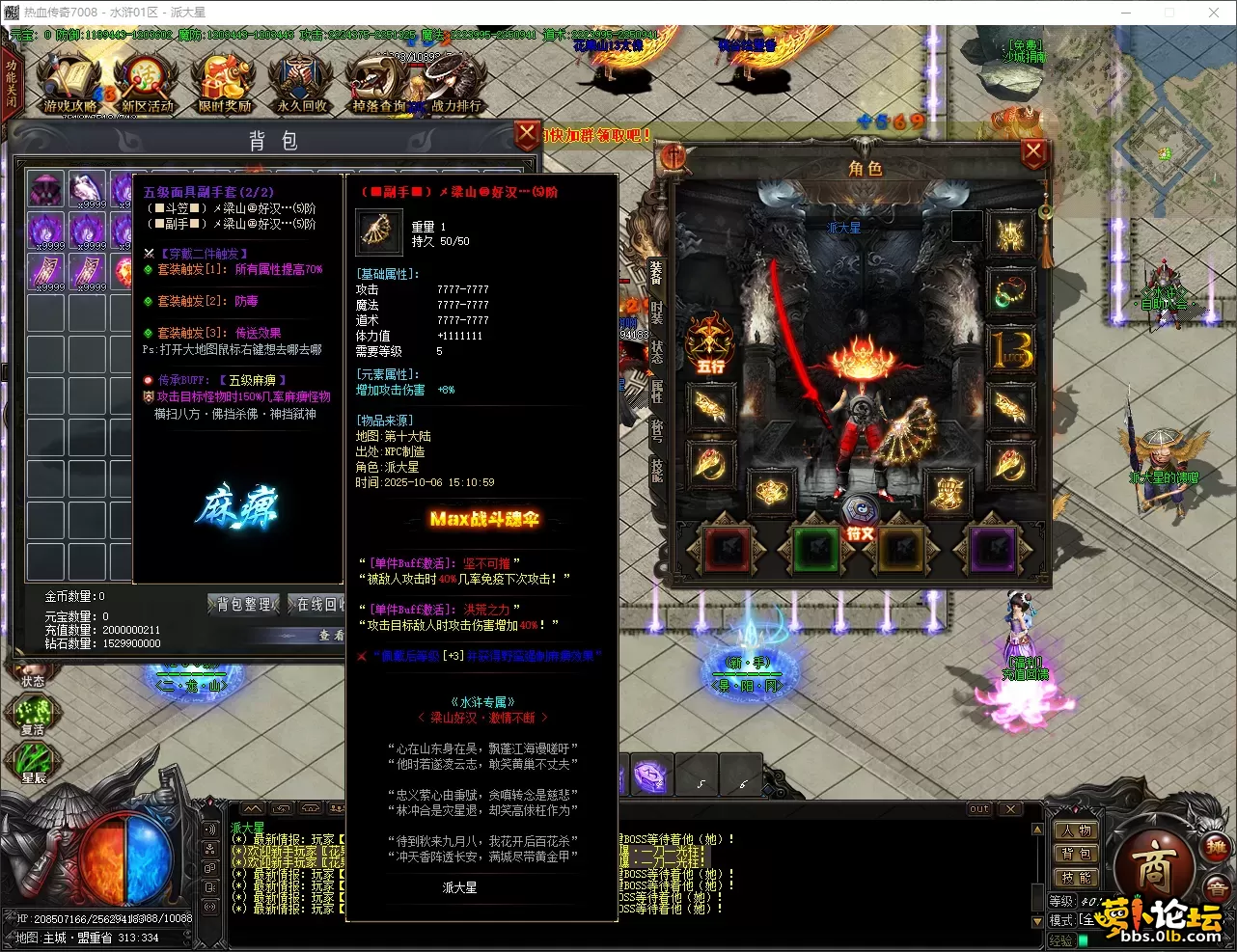Open the 永久回收 recycling icon
Viewport: 1237px width, 952px height.
click(x=301, y=85)
